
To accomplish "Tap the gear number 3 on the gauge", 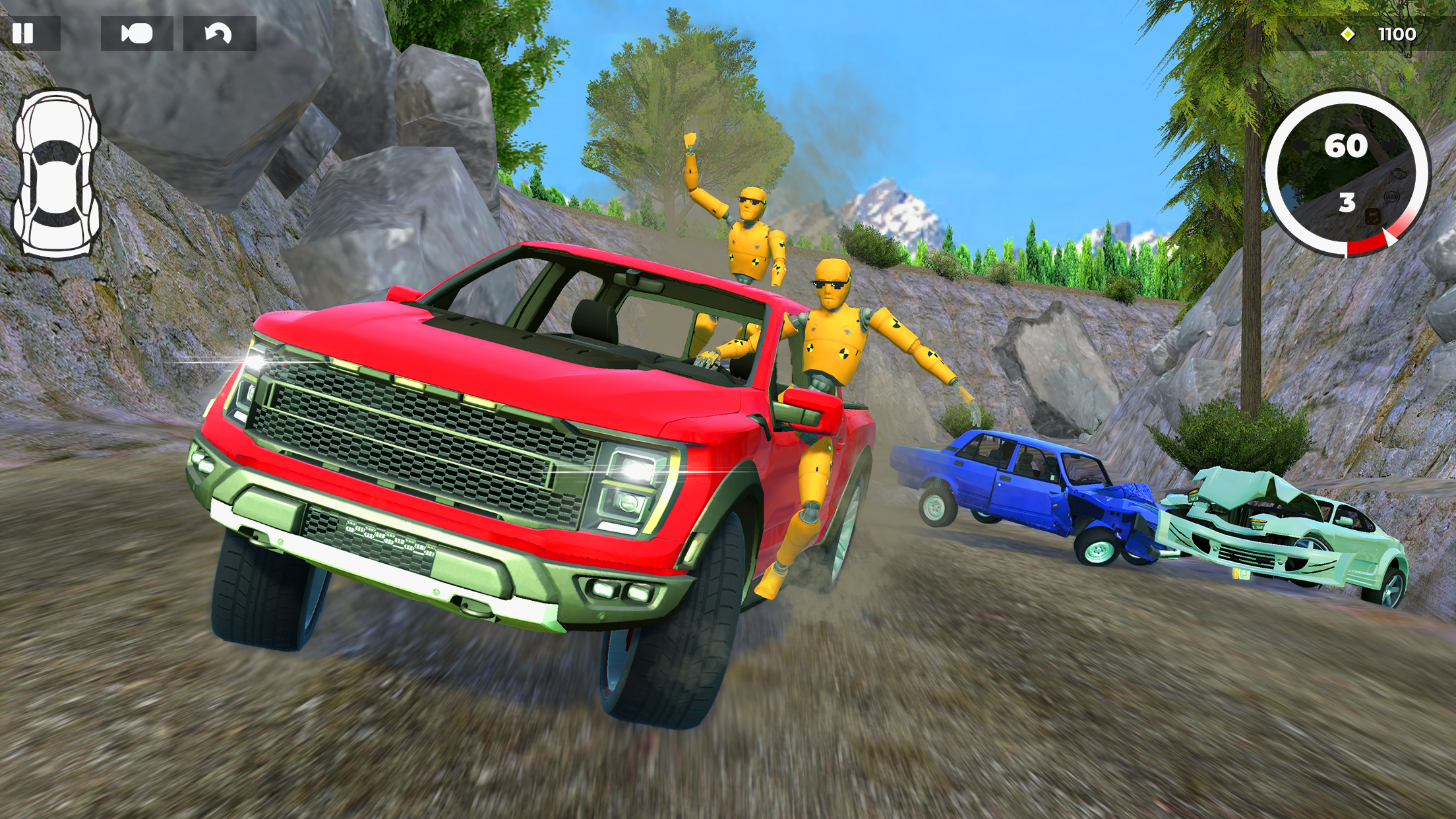I will coord(1347,202).
